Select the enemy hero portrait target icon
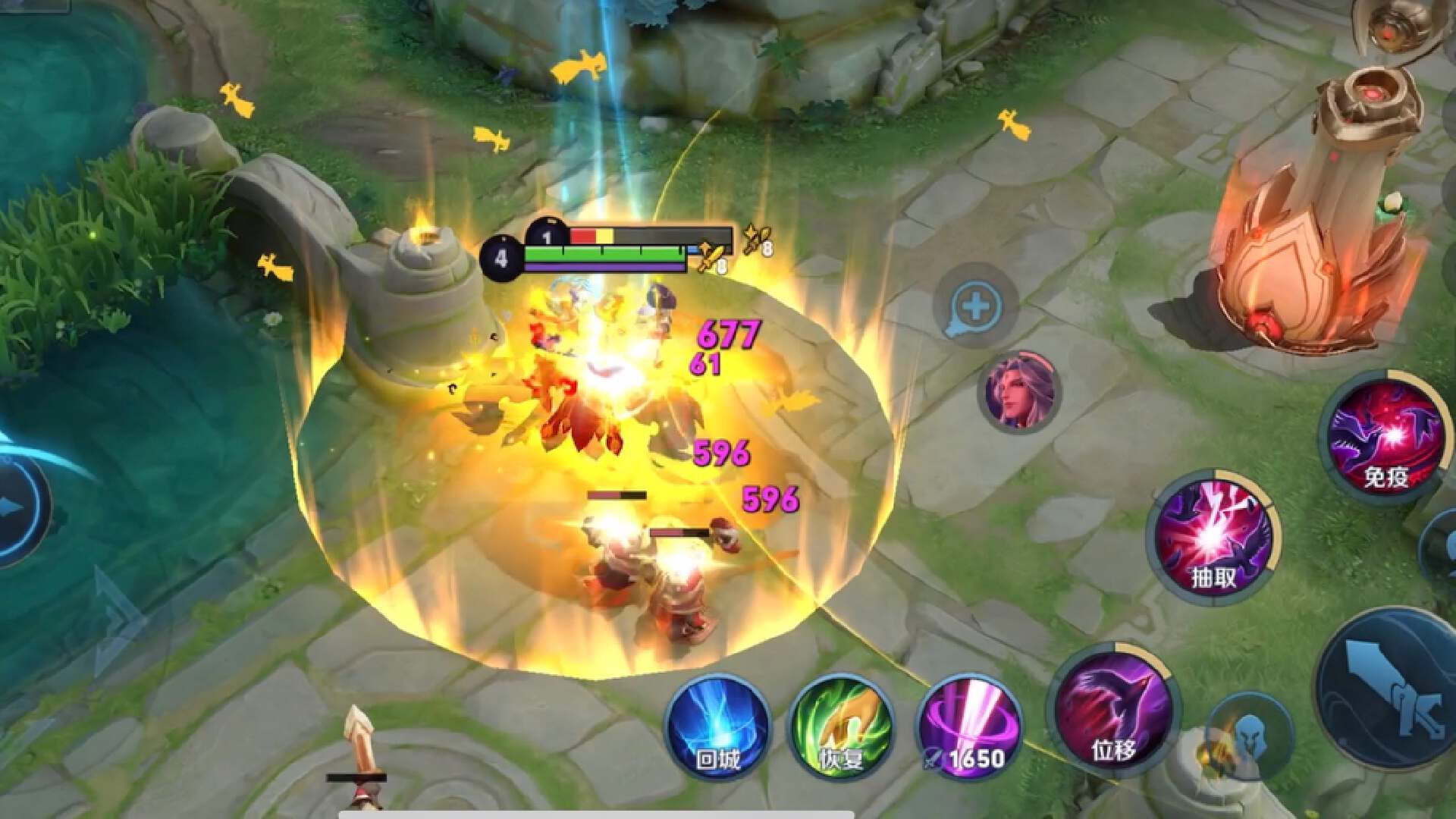1456x819 pixels. (1019, 392)
